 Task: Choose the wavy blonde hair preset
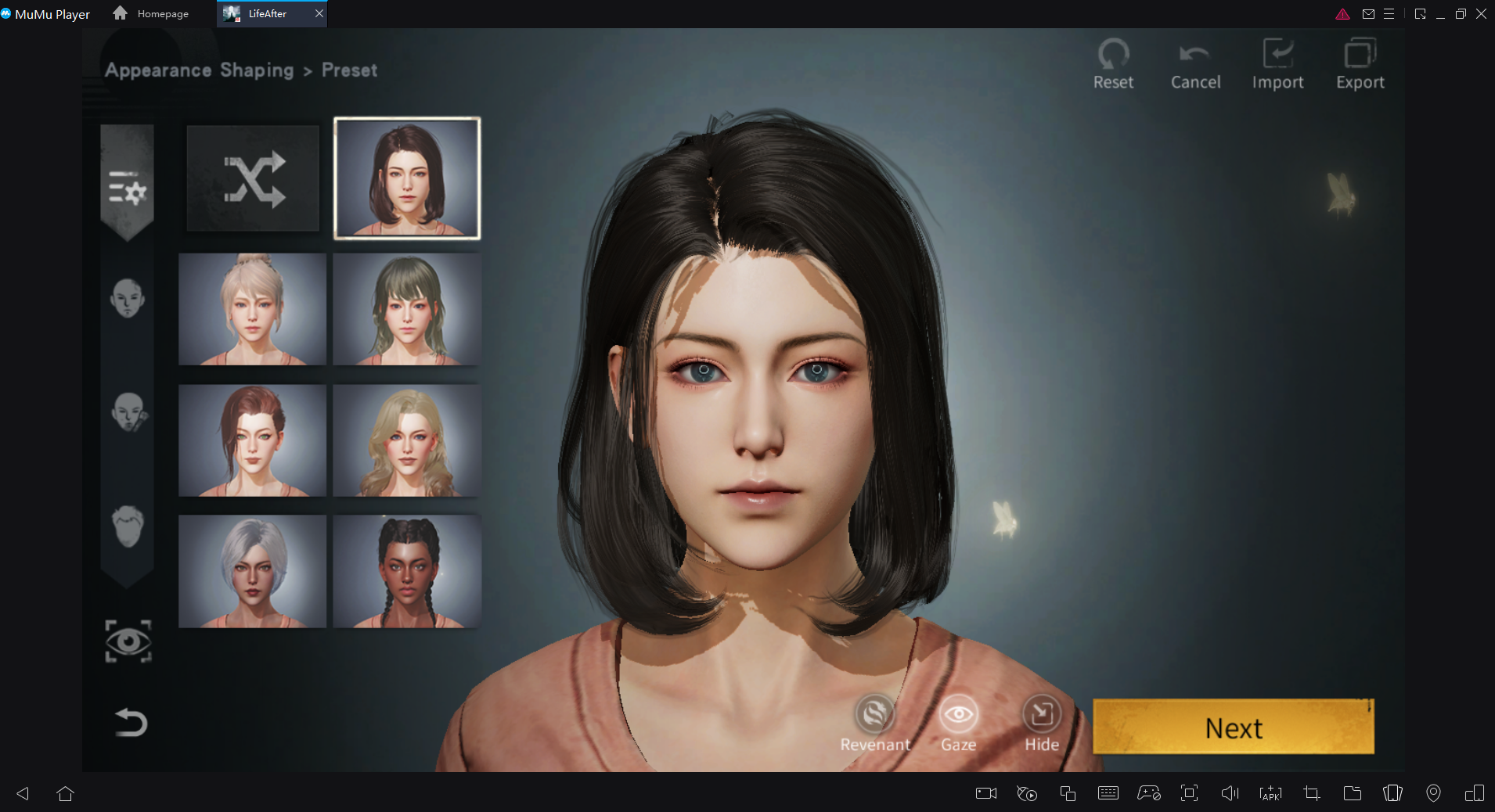point(407,440)
